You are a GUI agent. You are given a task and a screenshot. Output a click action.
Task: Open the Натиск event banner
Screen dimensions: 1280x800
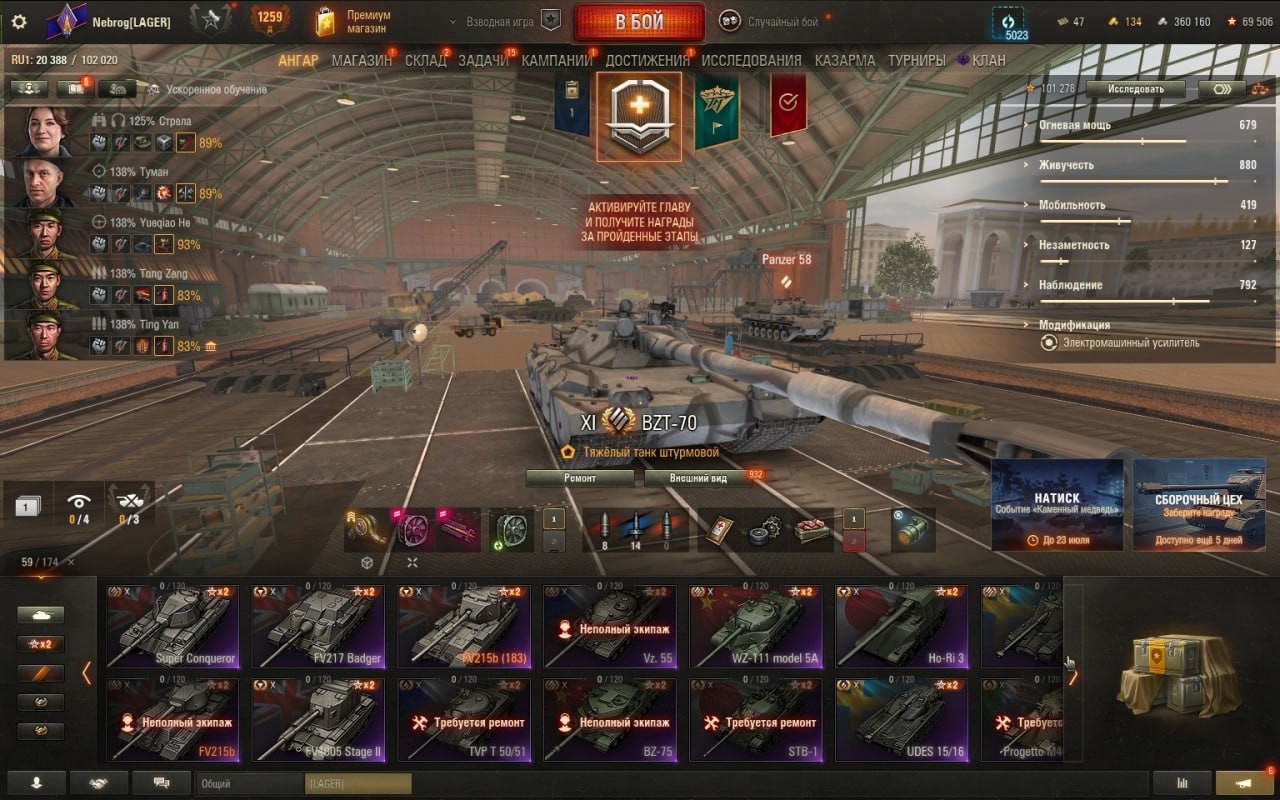pyautogui.click(x=1057, y=504)
